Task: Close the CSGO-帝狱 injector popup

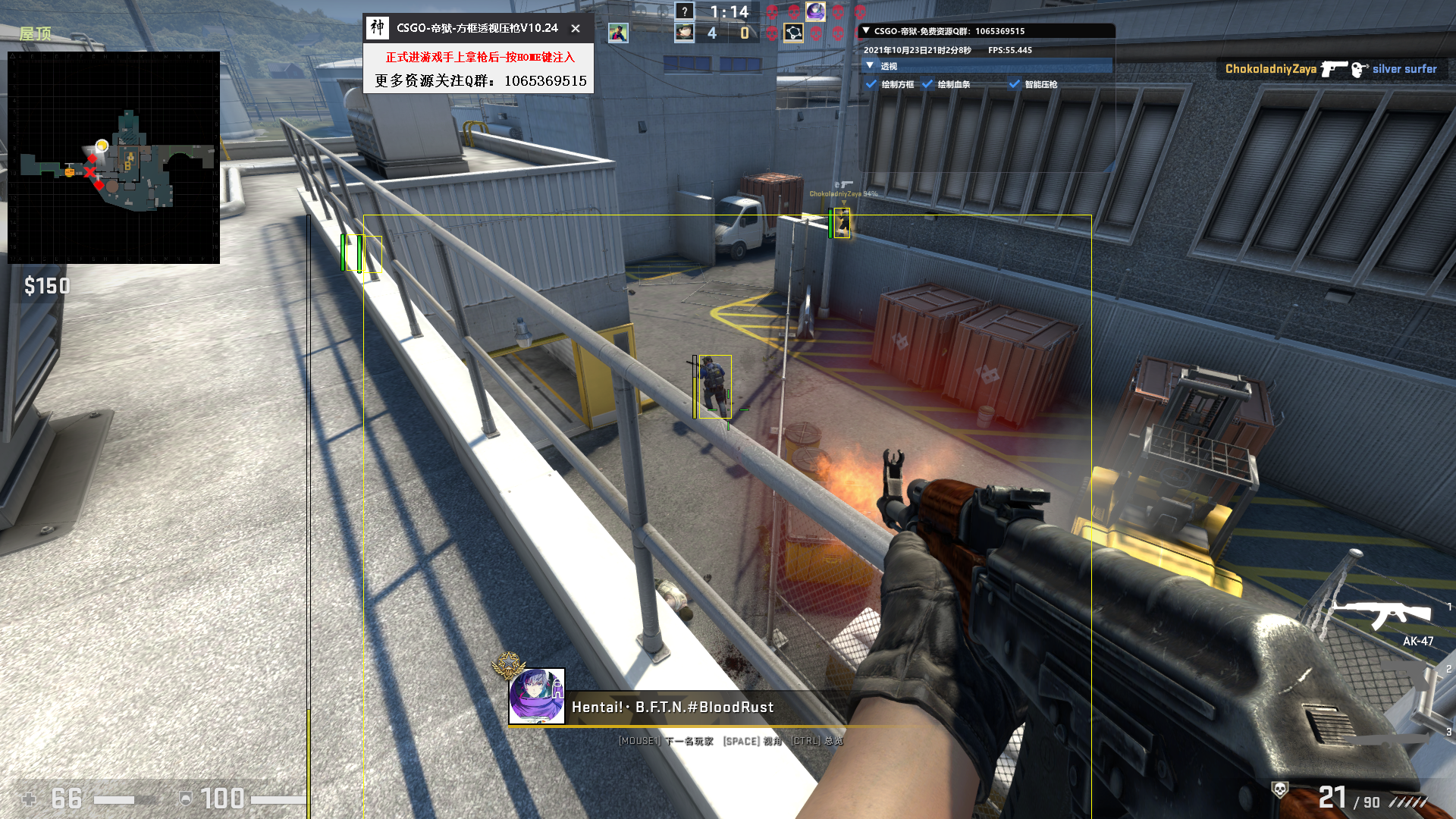Action: pos(576,29)
